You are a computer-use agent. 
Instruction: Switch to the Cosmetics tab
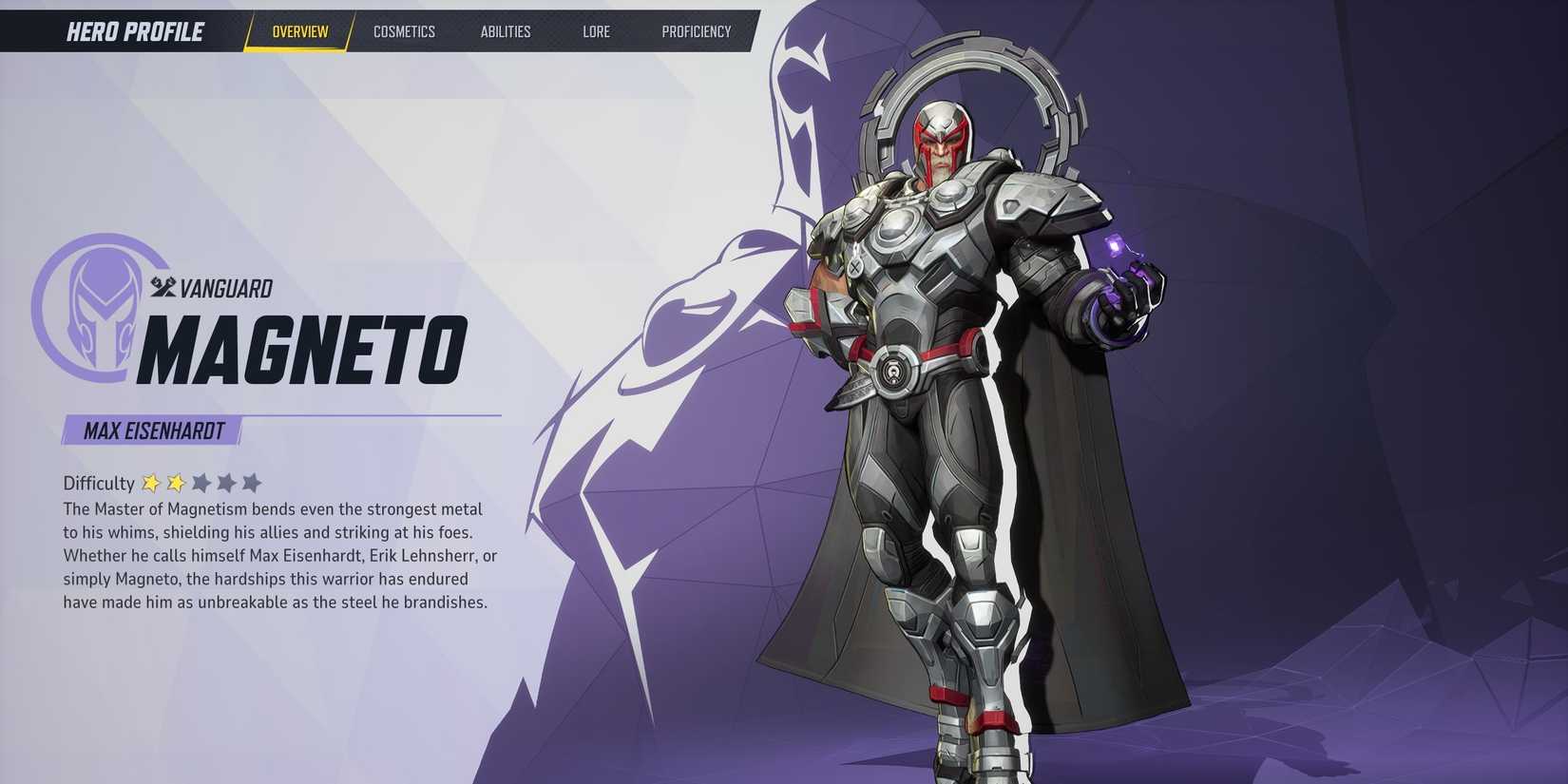pyautogui.click(x=405, y=31)
